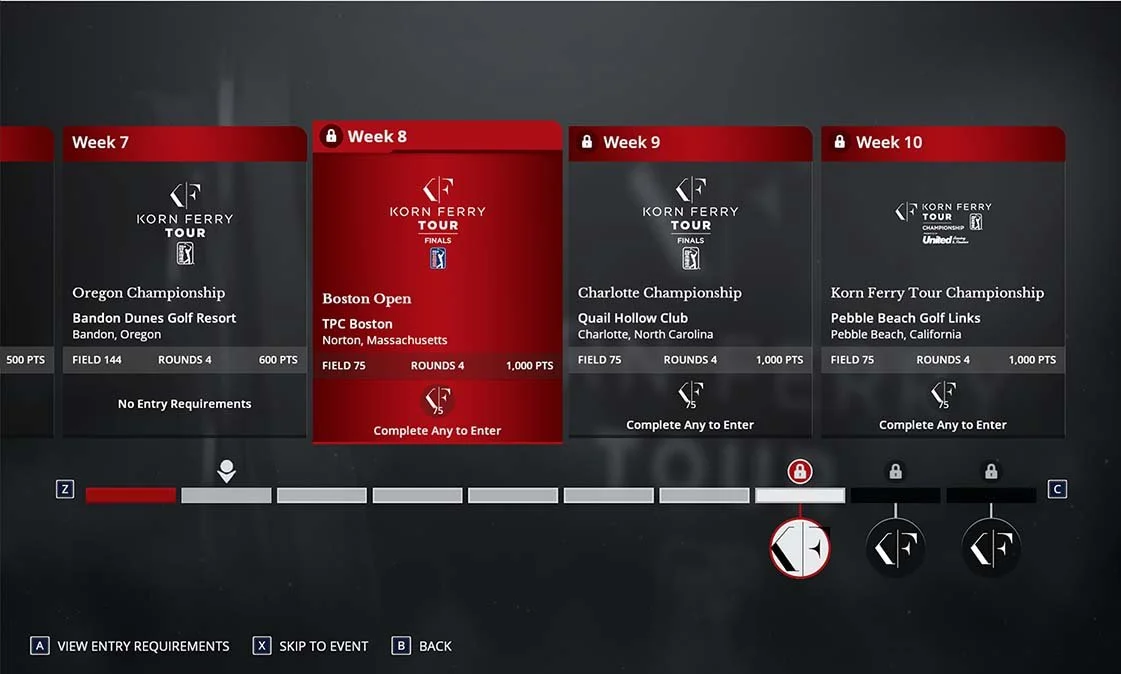This screenshot has width=1121, height=674.
Task: Choose Skip to Event option
Action: 311,646
